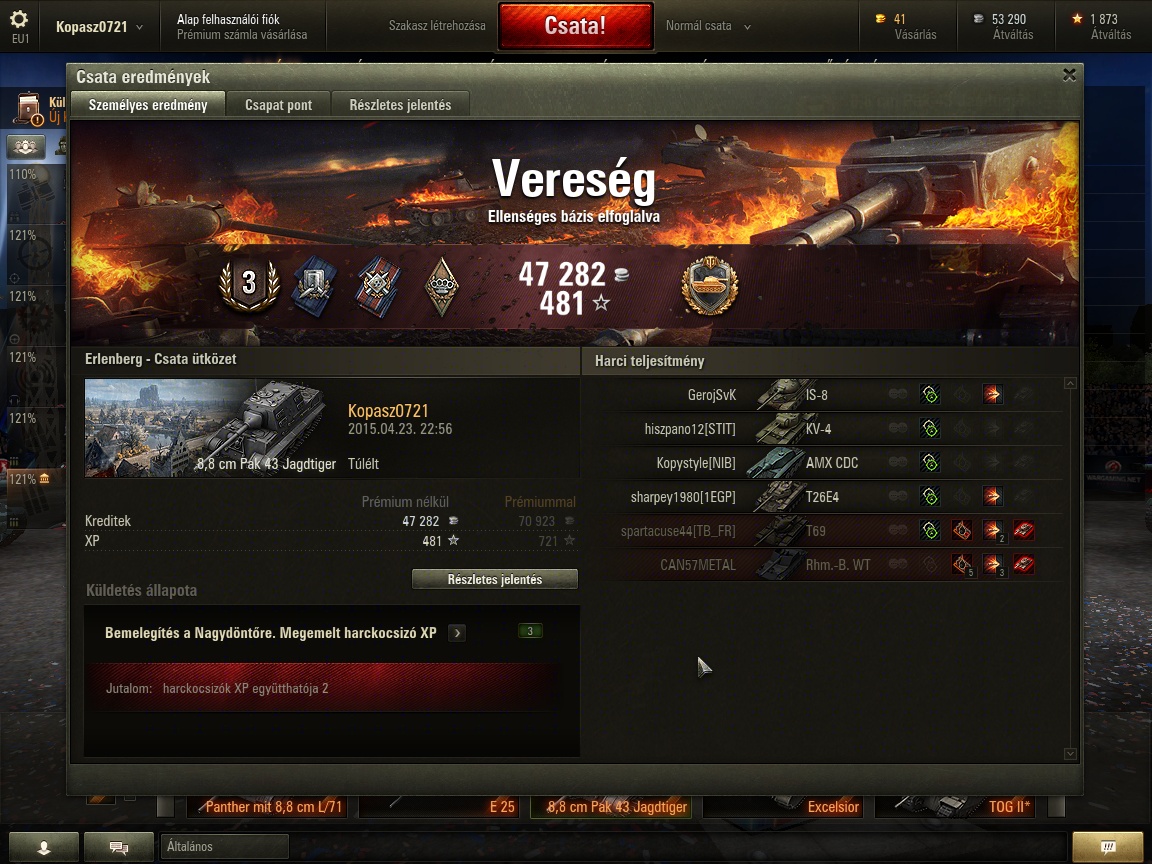The image size is (1152, 864).
Task: Convert free XP with the 1 873 Átváltás link
Action: pos(1110,35)
